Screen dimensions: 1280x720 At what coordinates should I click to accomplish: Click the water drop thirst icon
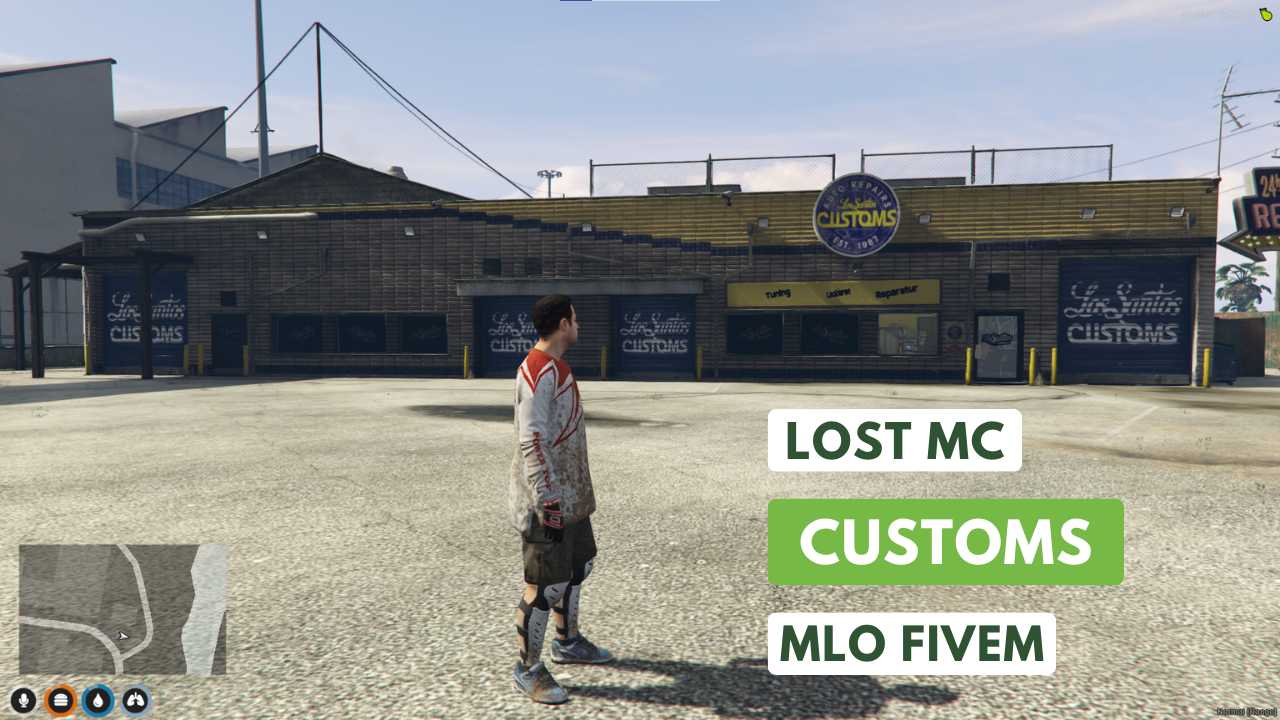[x=96, y=700]
